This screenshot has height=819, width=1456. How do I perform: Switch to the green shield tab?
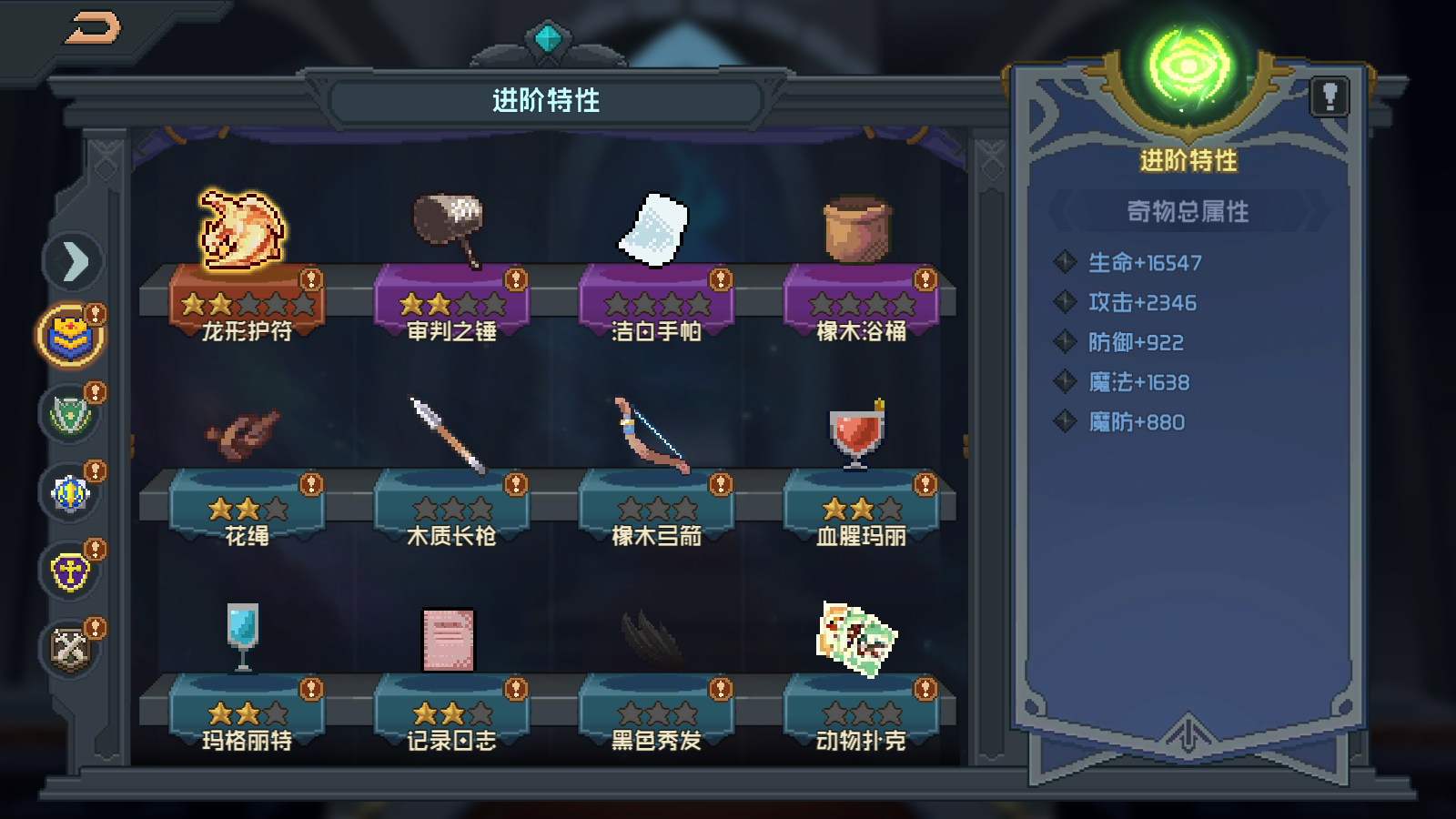click(x=71, y=415)
